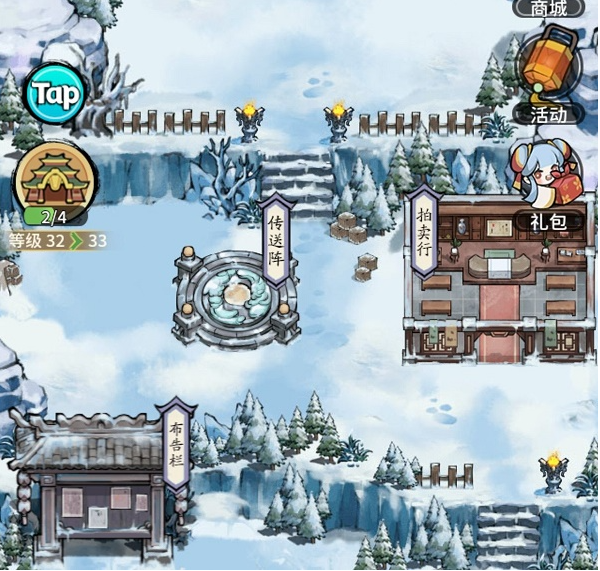Enter the 拍卖行 auction house banner
Viewport: 600px width, 571px height.
(423, 232)
